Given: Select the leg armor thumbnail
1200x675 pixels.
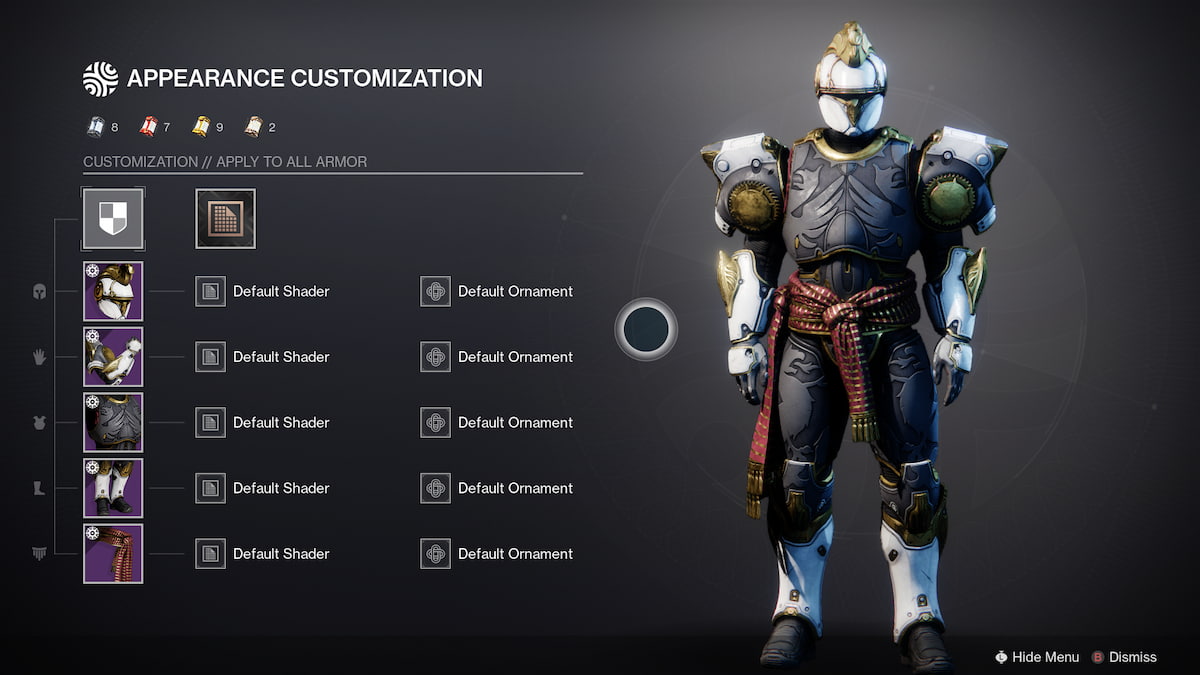Looking at the screenshot, I should click(x=113, y=488).
